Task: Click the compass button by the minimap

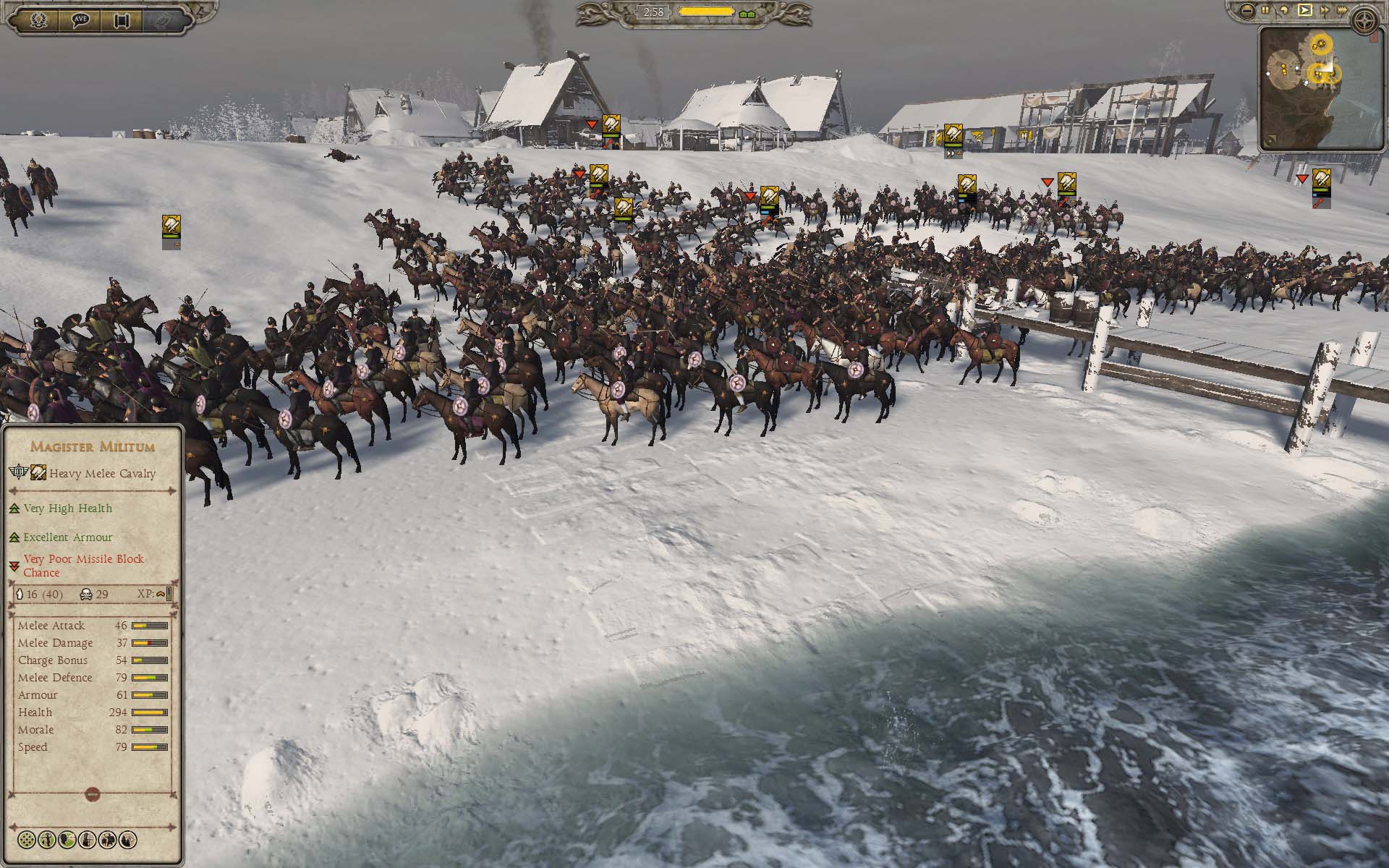Action: coord(1365,19)
